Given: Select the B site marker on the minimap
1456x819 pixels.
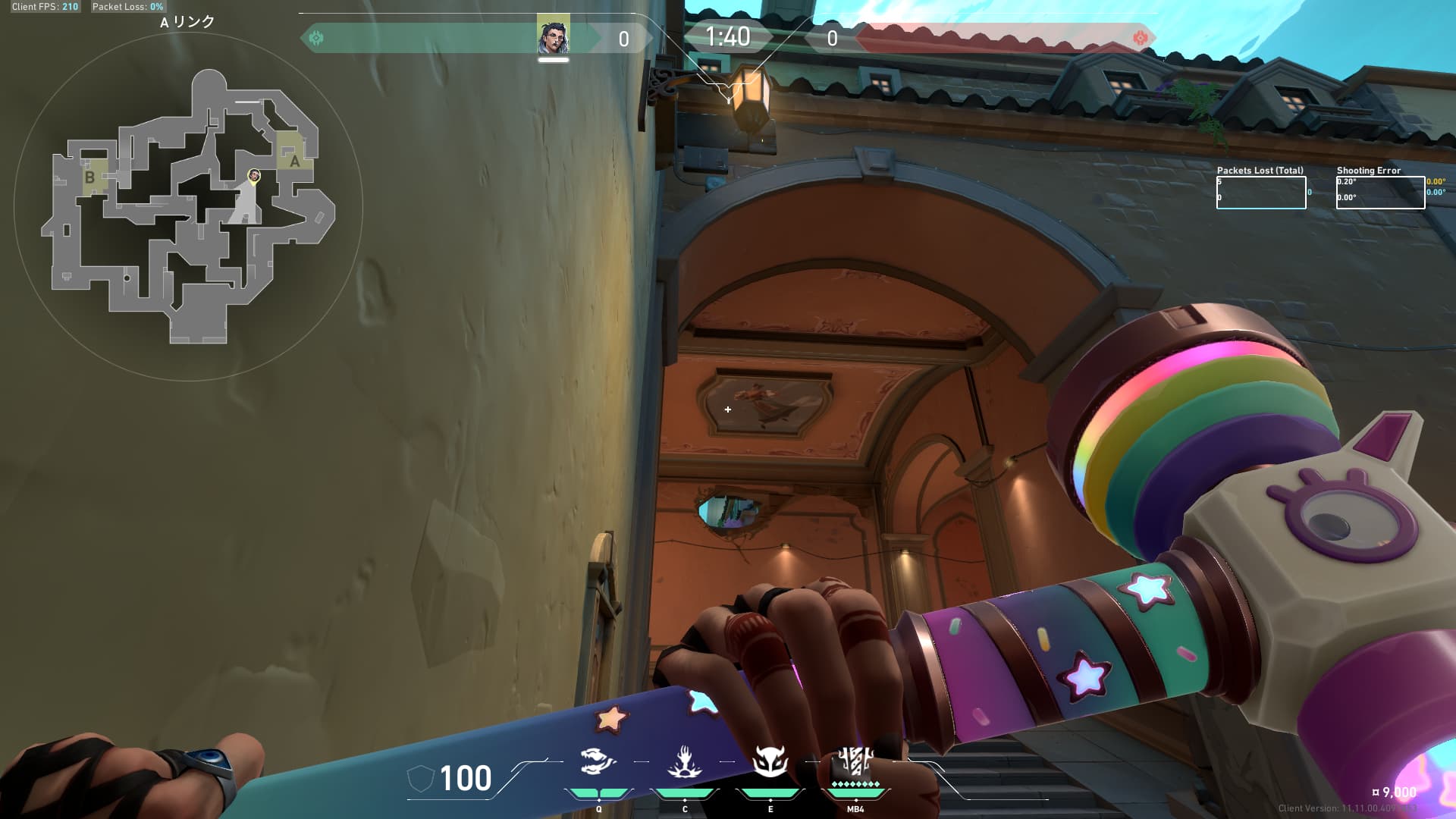Looking at the screenshot, I should click(89, 177).
